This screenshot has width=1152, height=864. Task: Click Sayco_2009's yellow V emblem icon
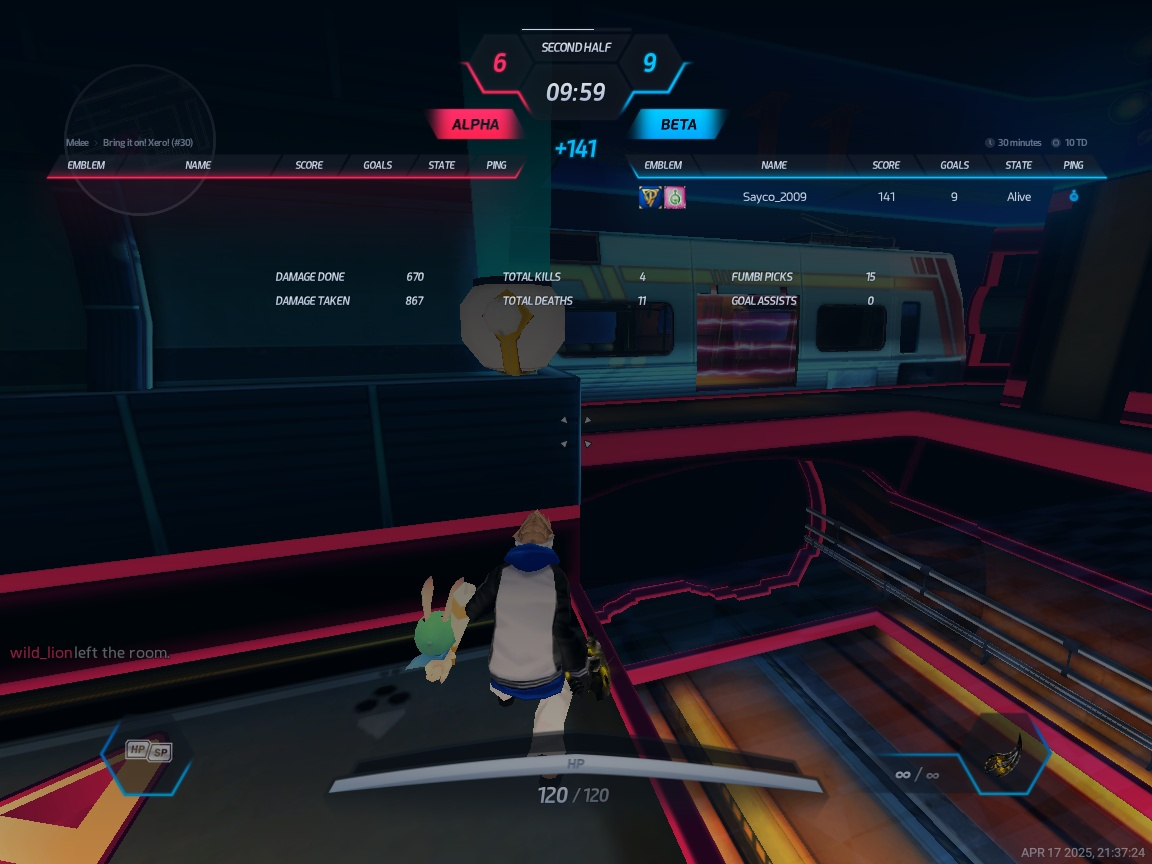click(650, 197)
